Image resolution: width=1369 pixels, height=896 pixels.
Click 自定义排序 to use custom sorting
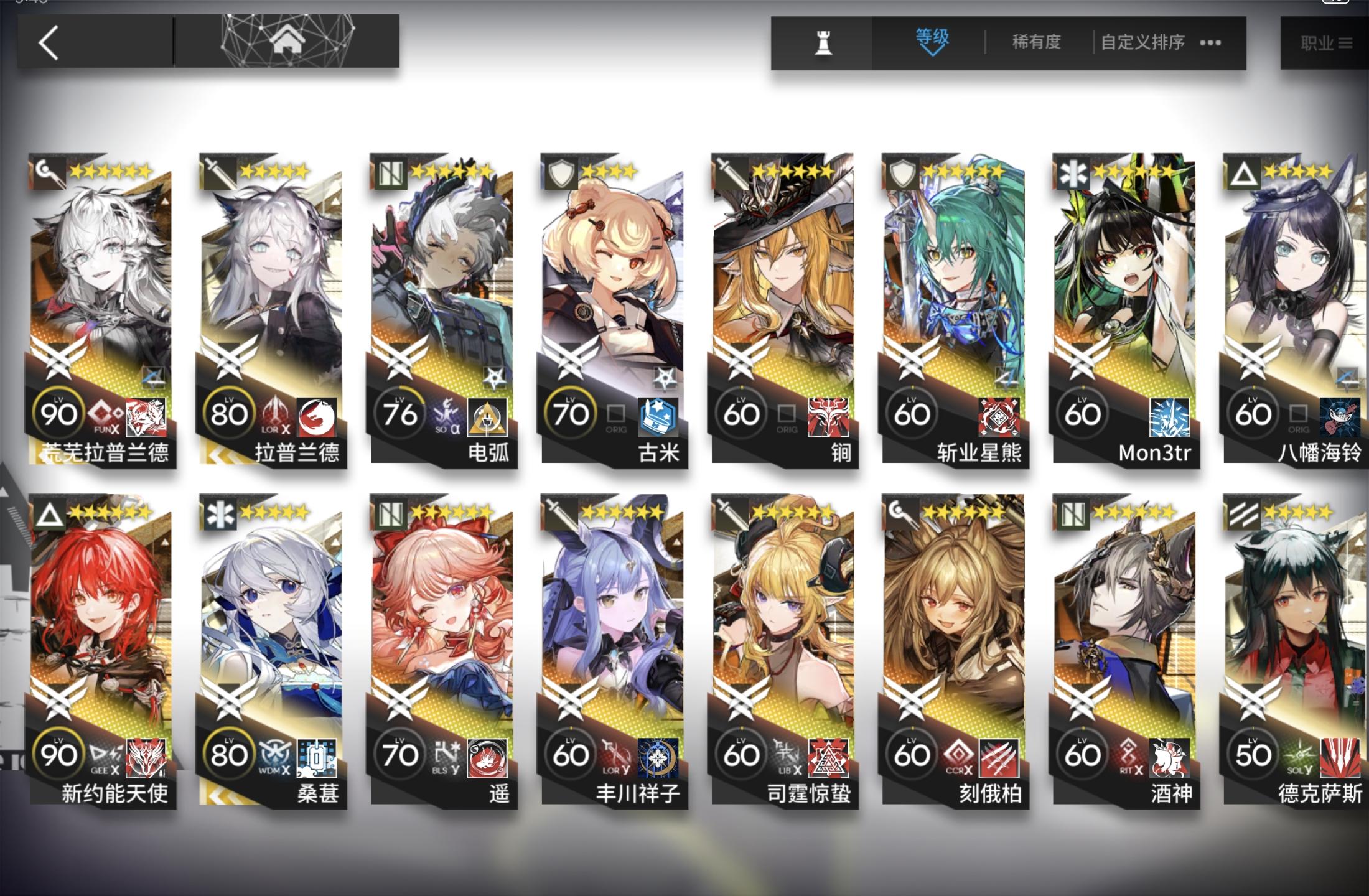coord(1142,42)
